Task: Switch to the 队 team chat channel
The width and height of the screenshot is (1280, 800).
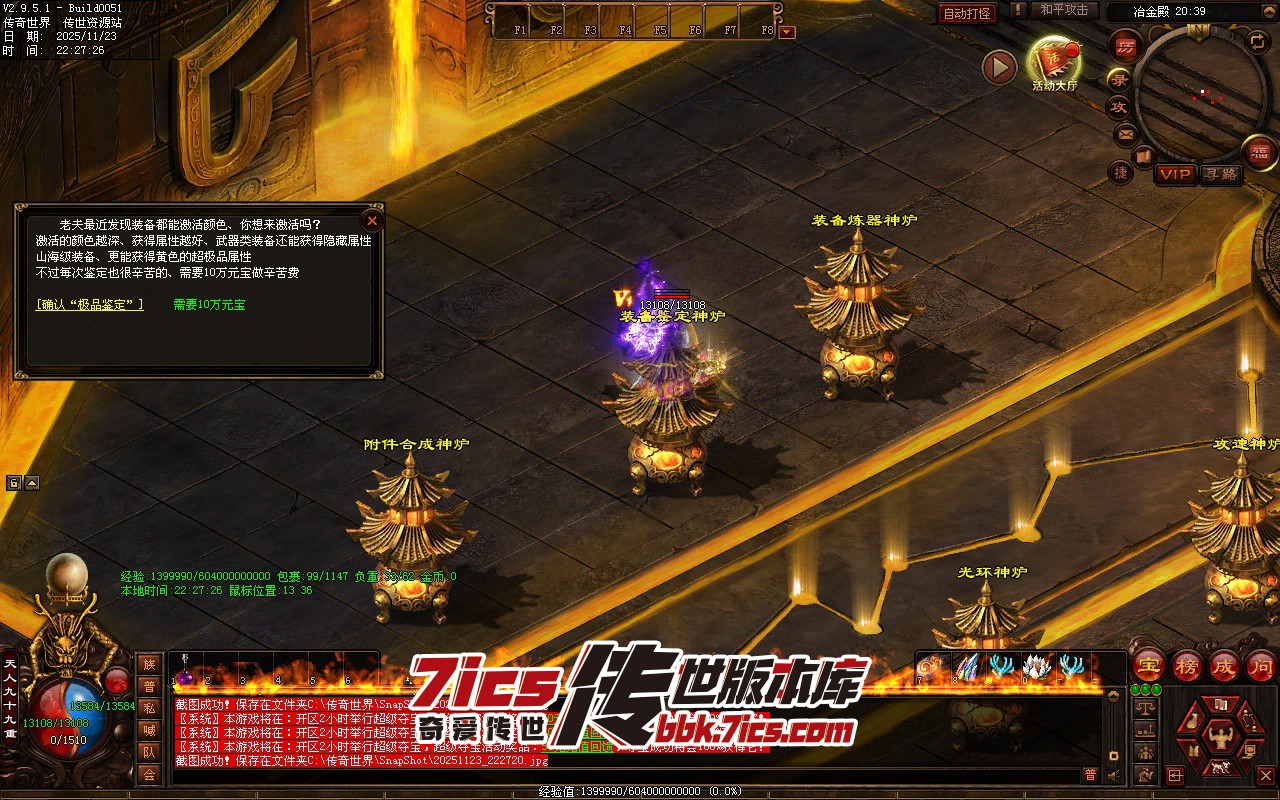Action: click(x=149, y=752)
